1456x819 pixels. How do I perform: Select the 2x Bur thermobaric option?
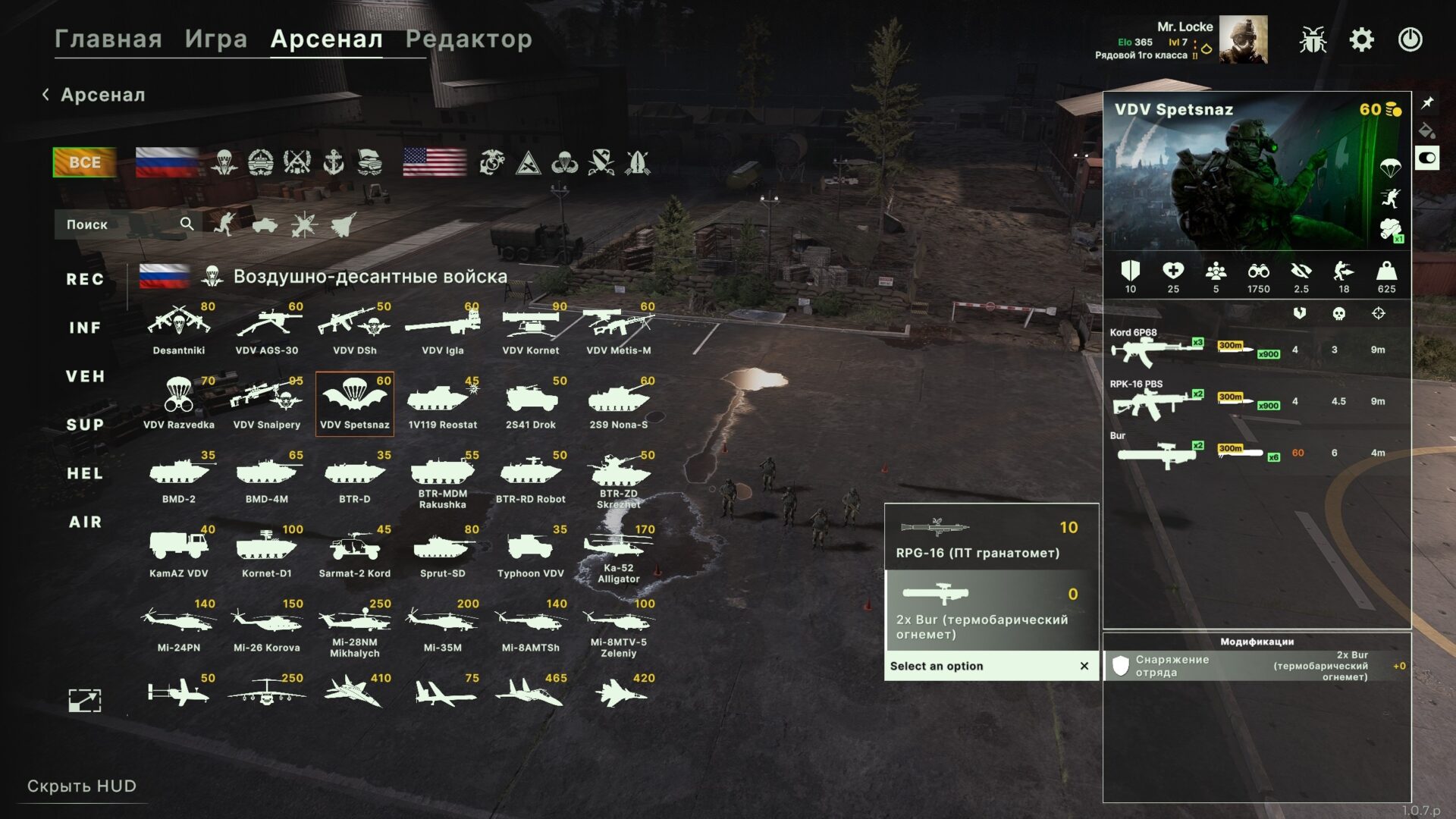tap(991, 611)
